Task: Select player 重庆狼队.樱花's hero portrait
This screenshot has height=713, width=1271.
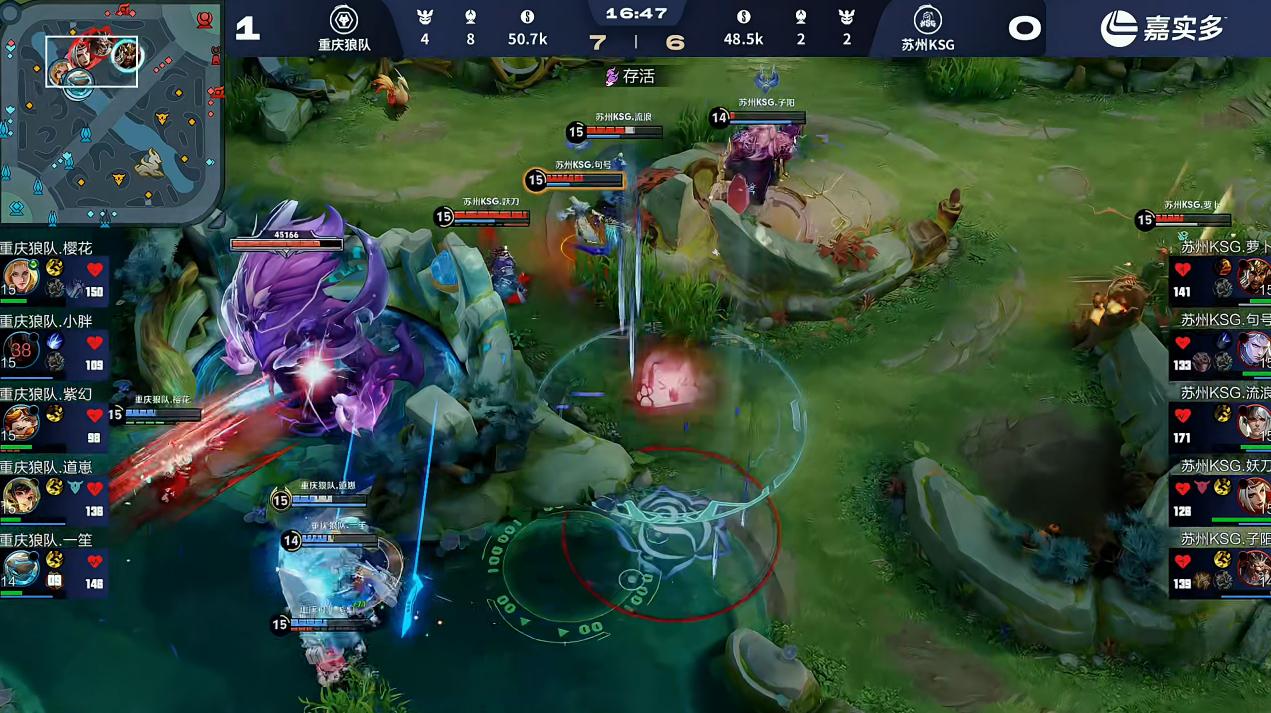Action: pos(20,277)
